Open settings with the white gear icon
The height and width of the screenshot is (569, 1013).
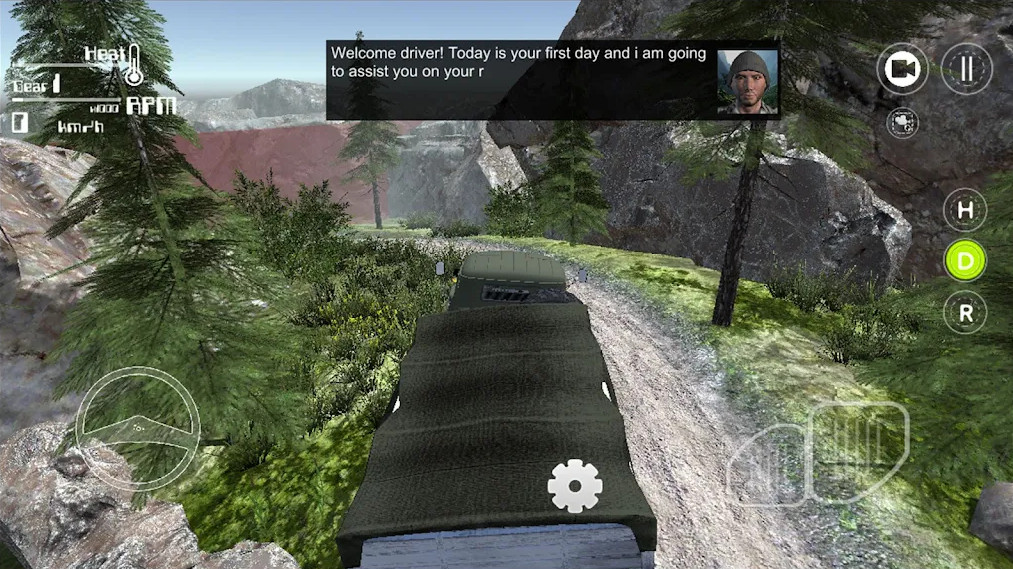(x=575, y=487)
